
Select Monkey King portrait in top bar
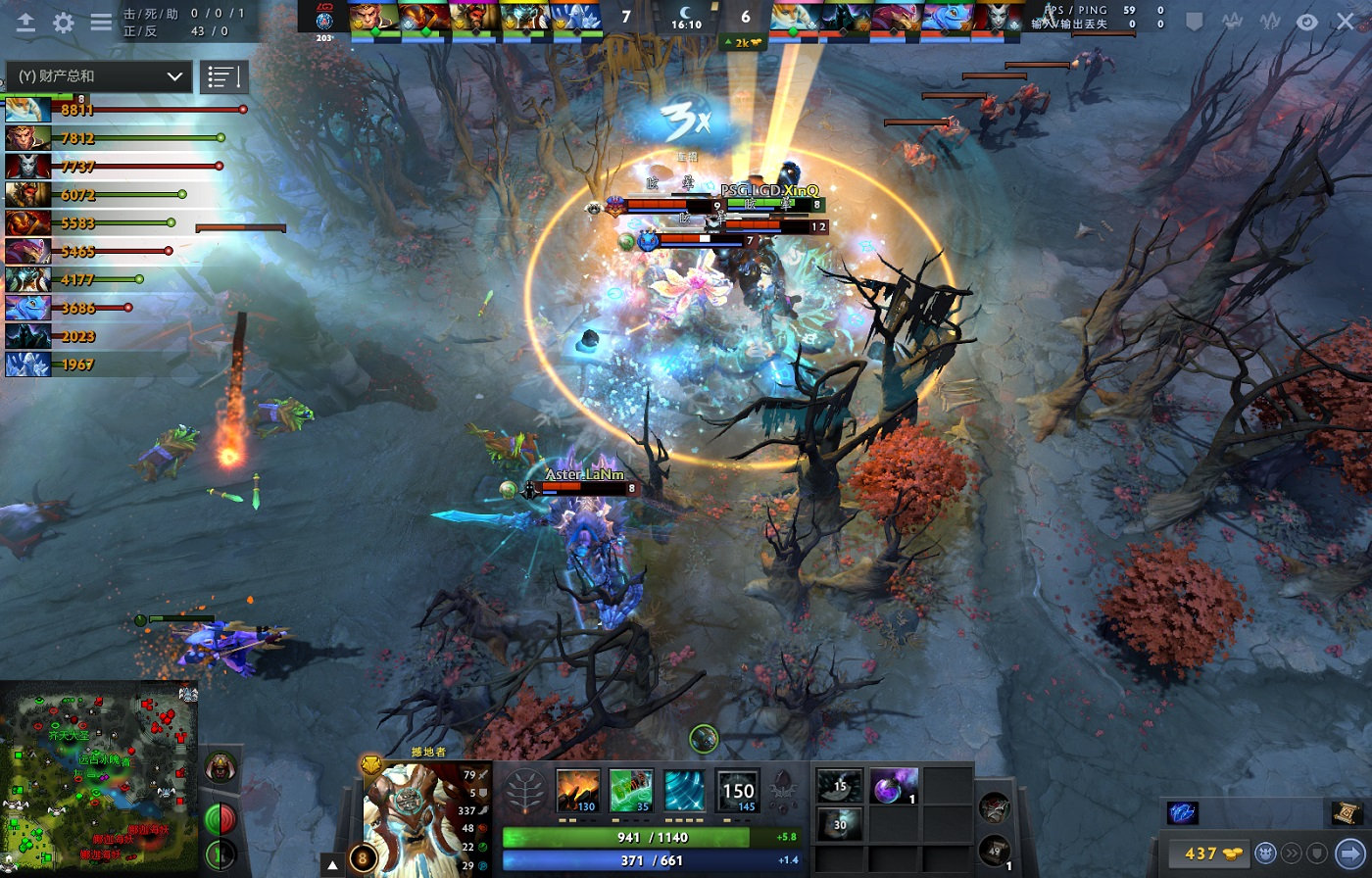[373, 18]
